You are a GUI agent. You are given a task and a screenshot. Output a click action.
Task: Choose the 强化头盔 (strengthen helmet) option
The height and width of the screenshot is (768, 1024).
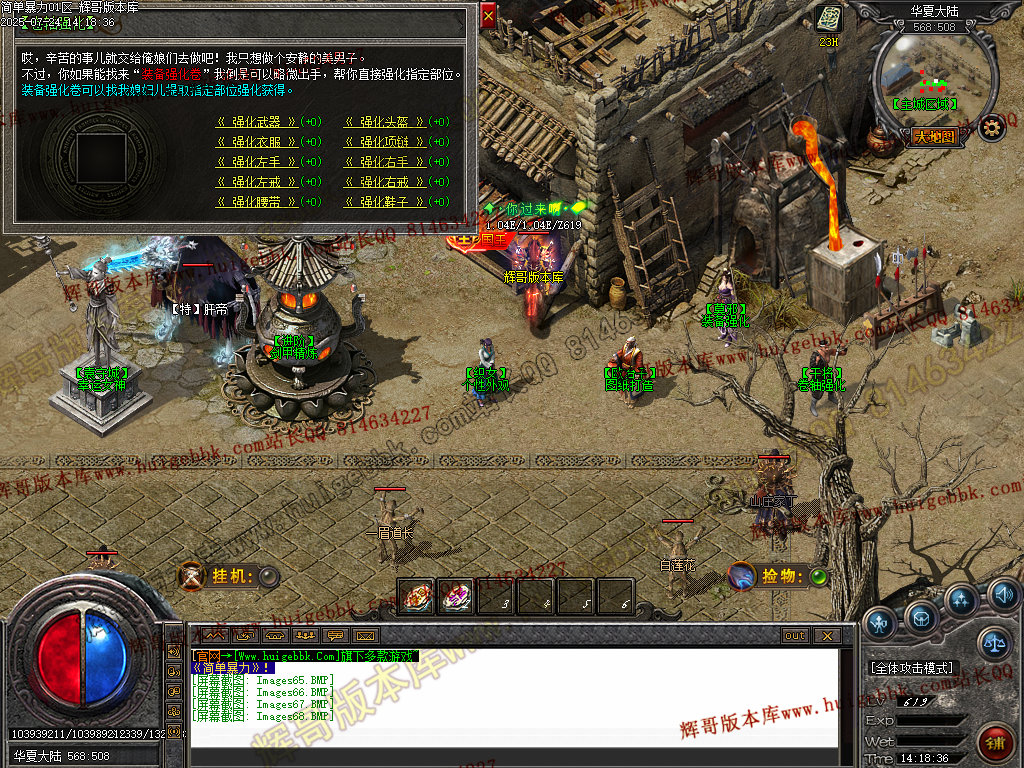384,122
